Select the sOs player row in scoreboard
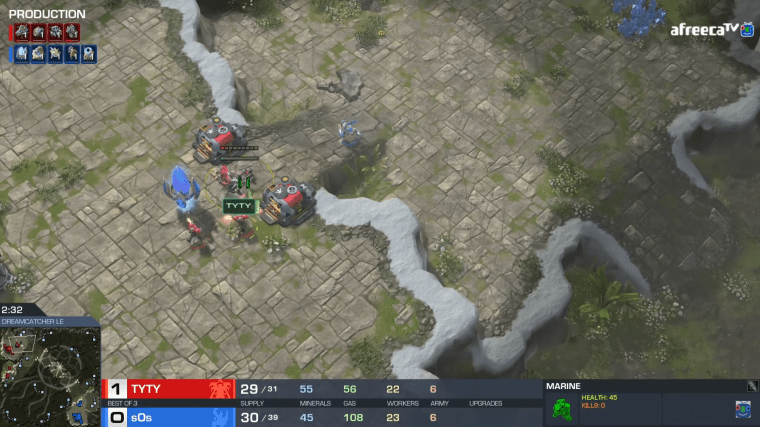This screenshot has height=427, width=760. coord(170,417)
